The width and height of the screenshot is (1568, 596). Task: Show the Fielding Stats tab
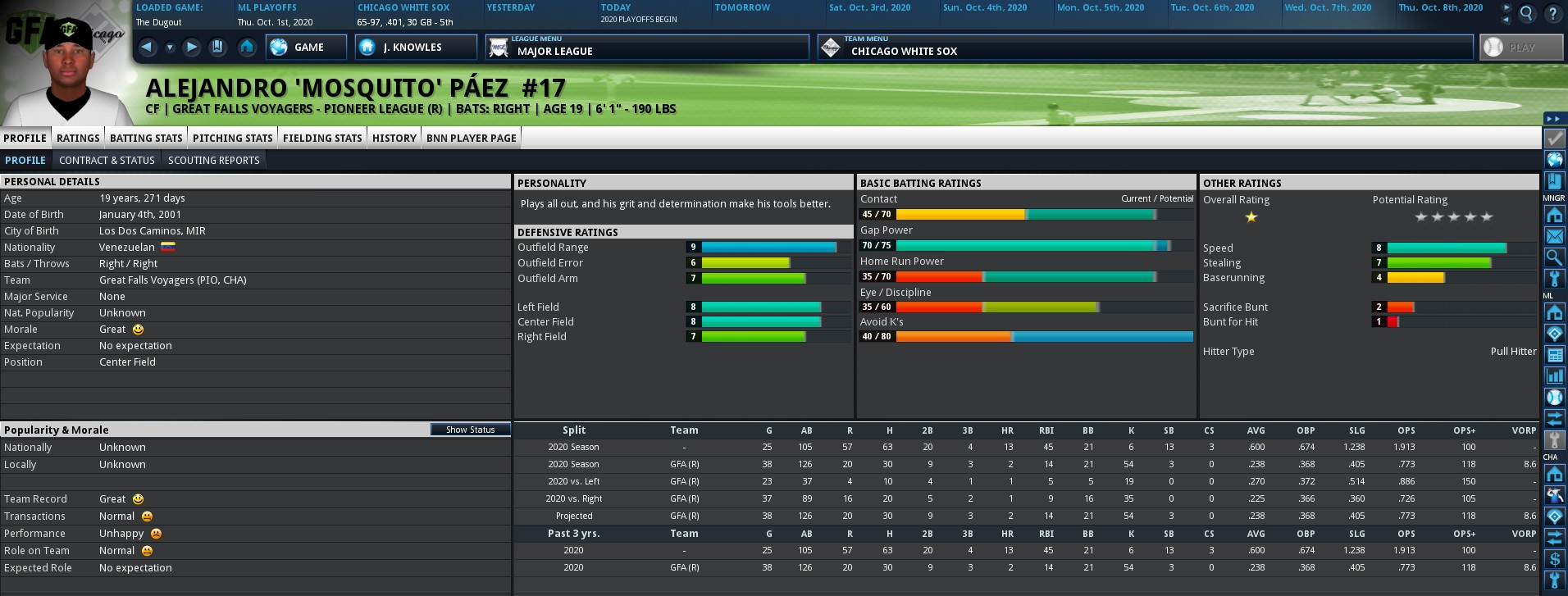(x=322, y=138)
